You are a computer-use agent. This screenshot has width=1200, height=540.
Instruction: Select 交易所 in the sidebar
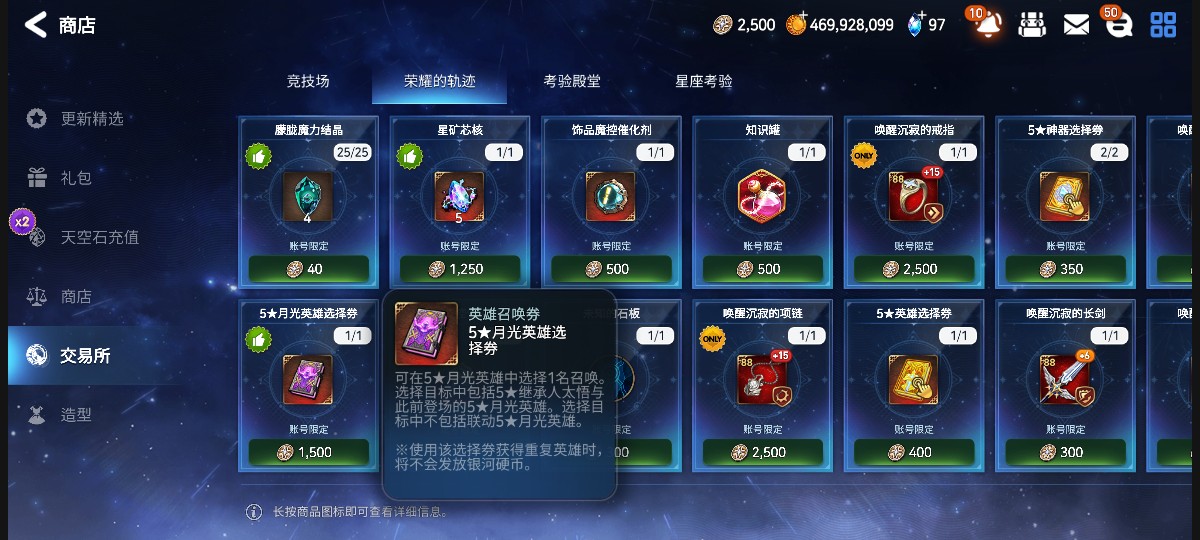85,355
